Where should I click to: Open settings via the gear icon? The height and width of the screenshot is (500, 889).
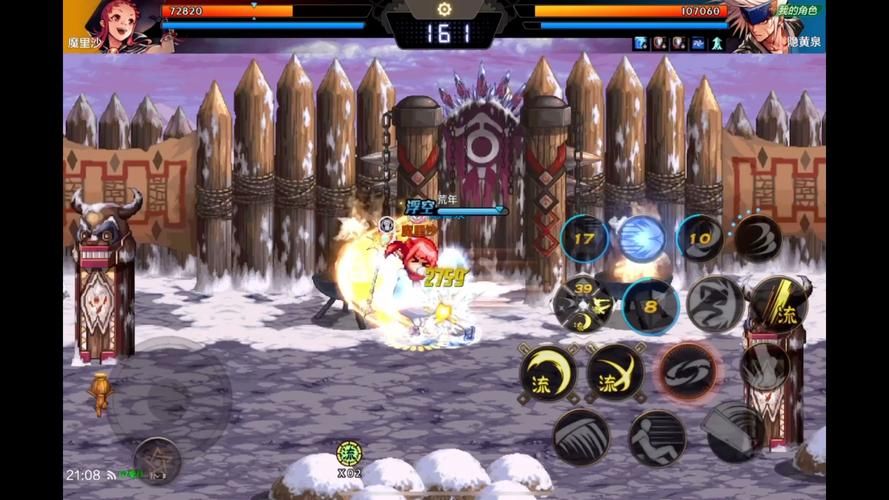[444, 9]
